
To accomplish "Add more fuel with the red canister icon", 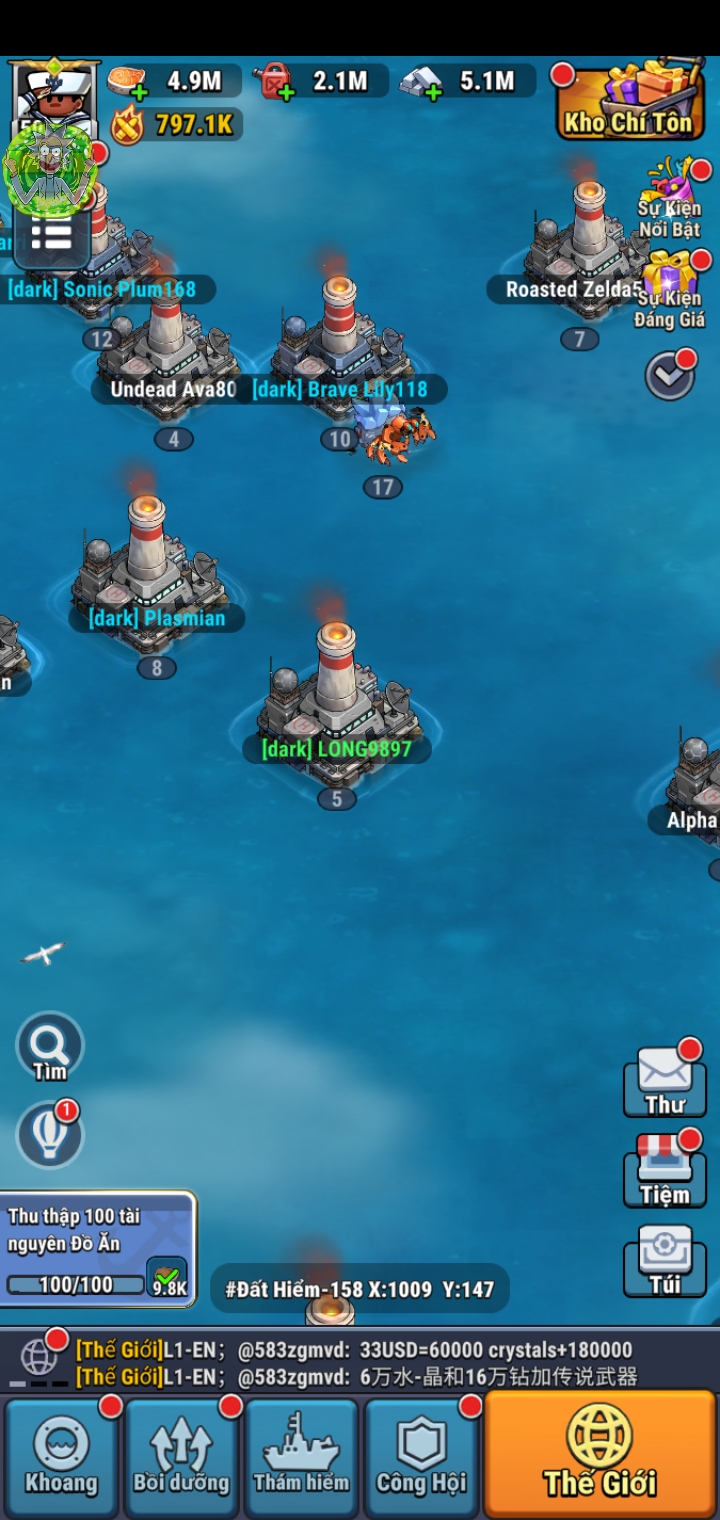I will (x=274, y=82).
